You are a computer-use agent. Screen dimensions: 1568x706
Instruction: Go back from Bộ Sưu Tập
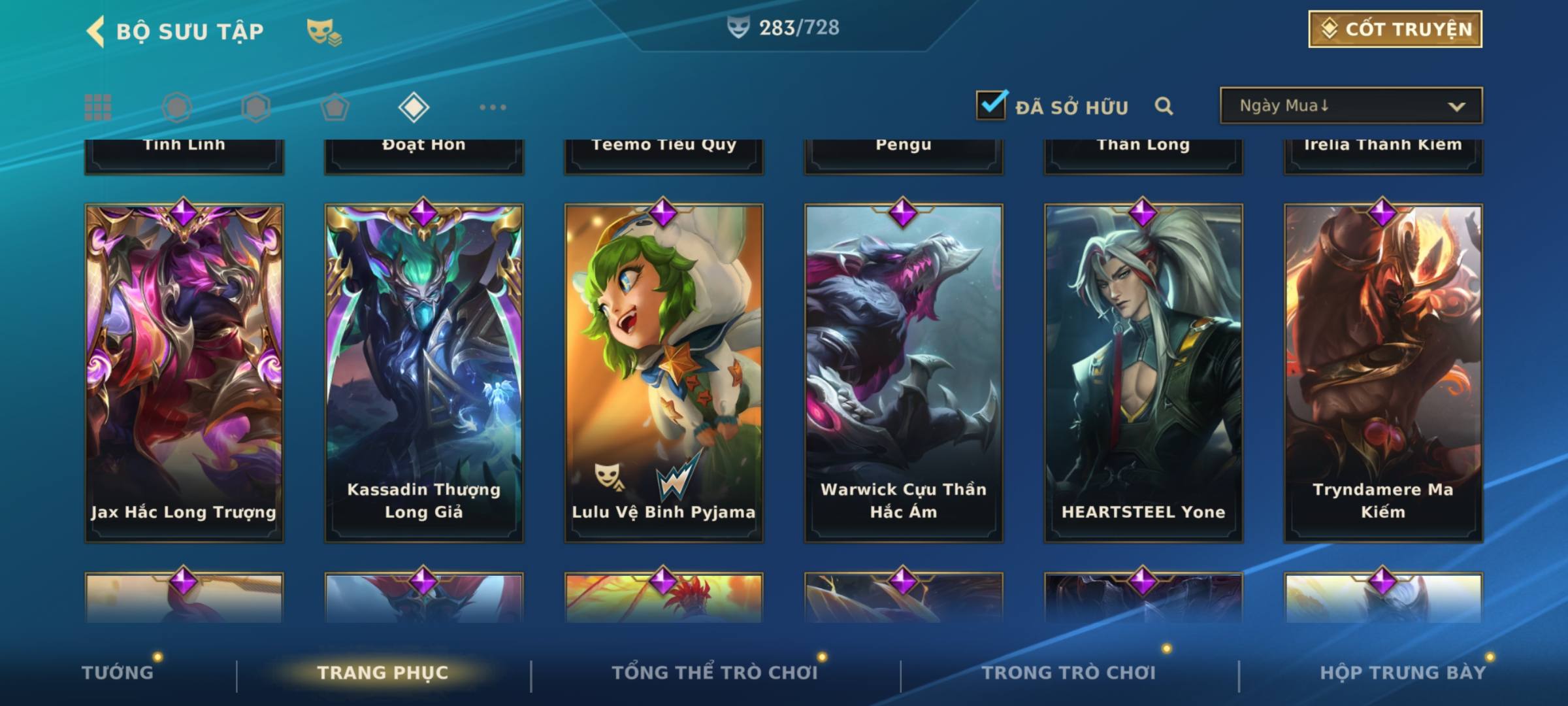(96, 31)
